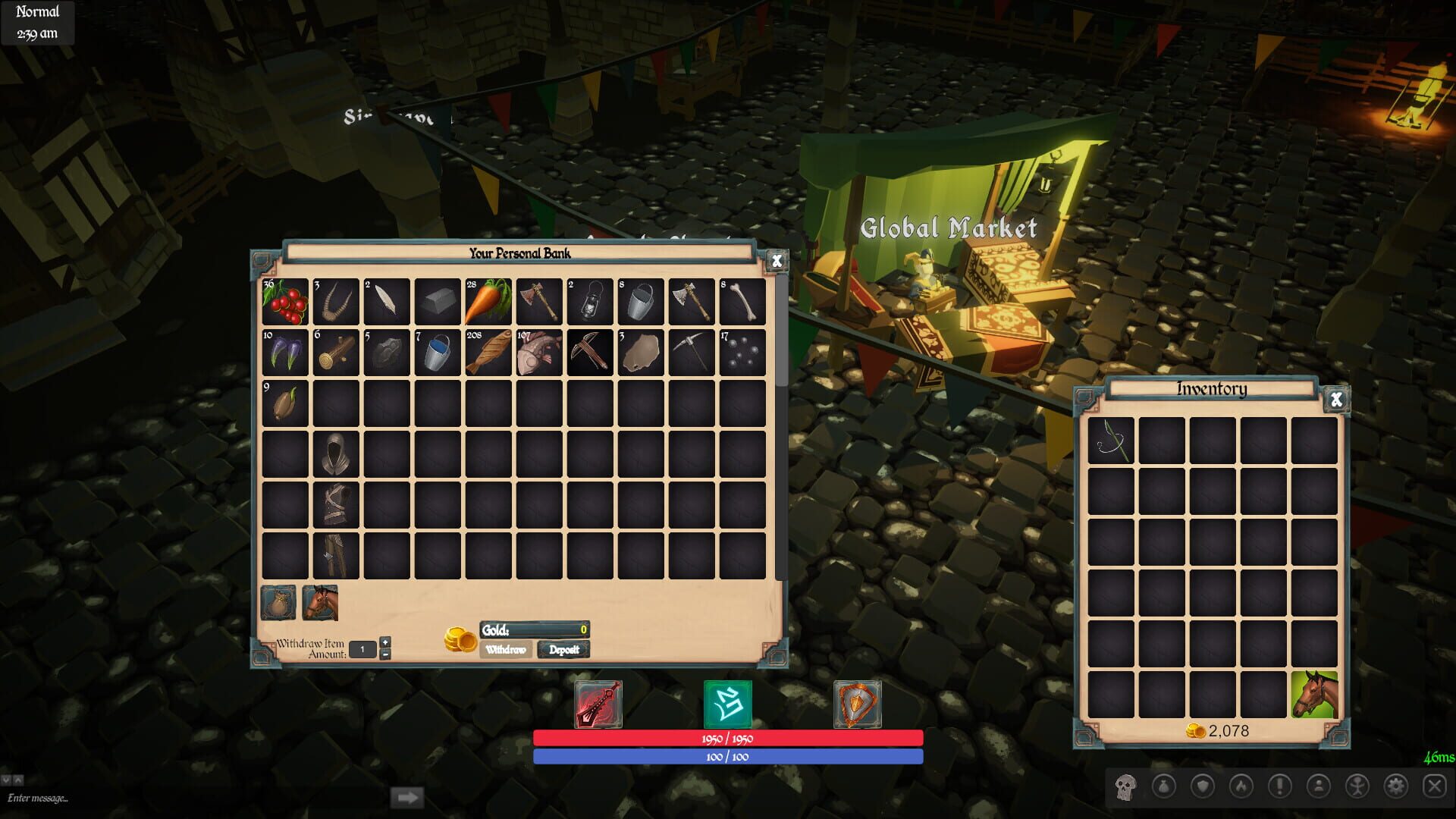Open the skull icon in the bottom toolbar
This screenshot has height=819, width=1456.
coord(1125,785)
